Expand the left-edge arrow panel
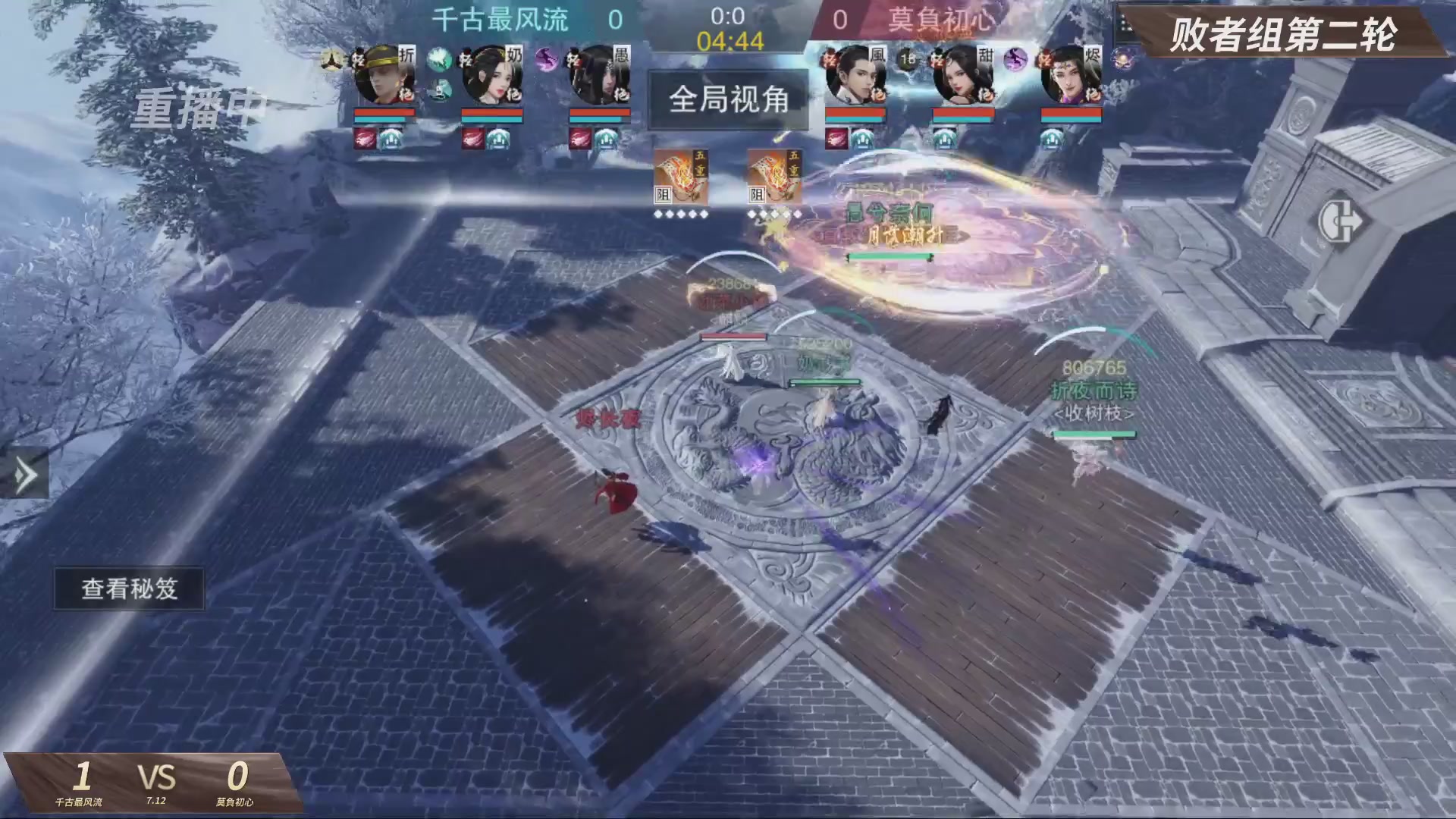 coord(25,472)
